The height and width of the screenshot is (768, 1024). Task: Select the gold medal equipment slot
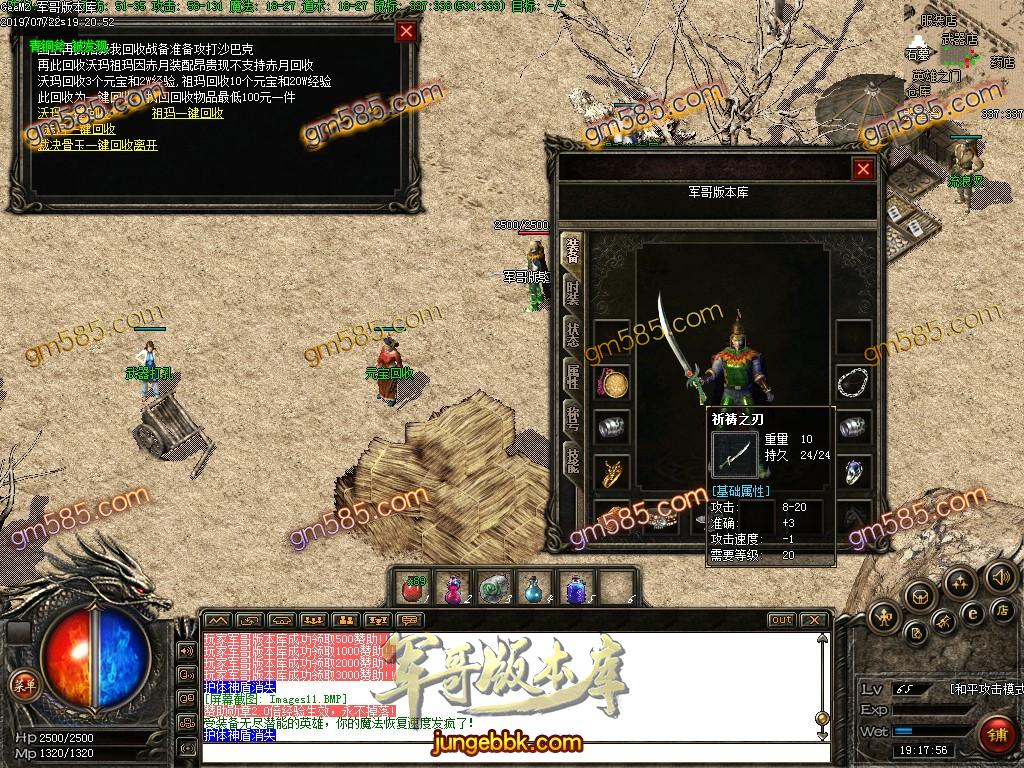(x=612, y=383)
